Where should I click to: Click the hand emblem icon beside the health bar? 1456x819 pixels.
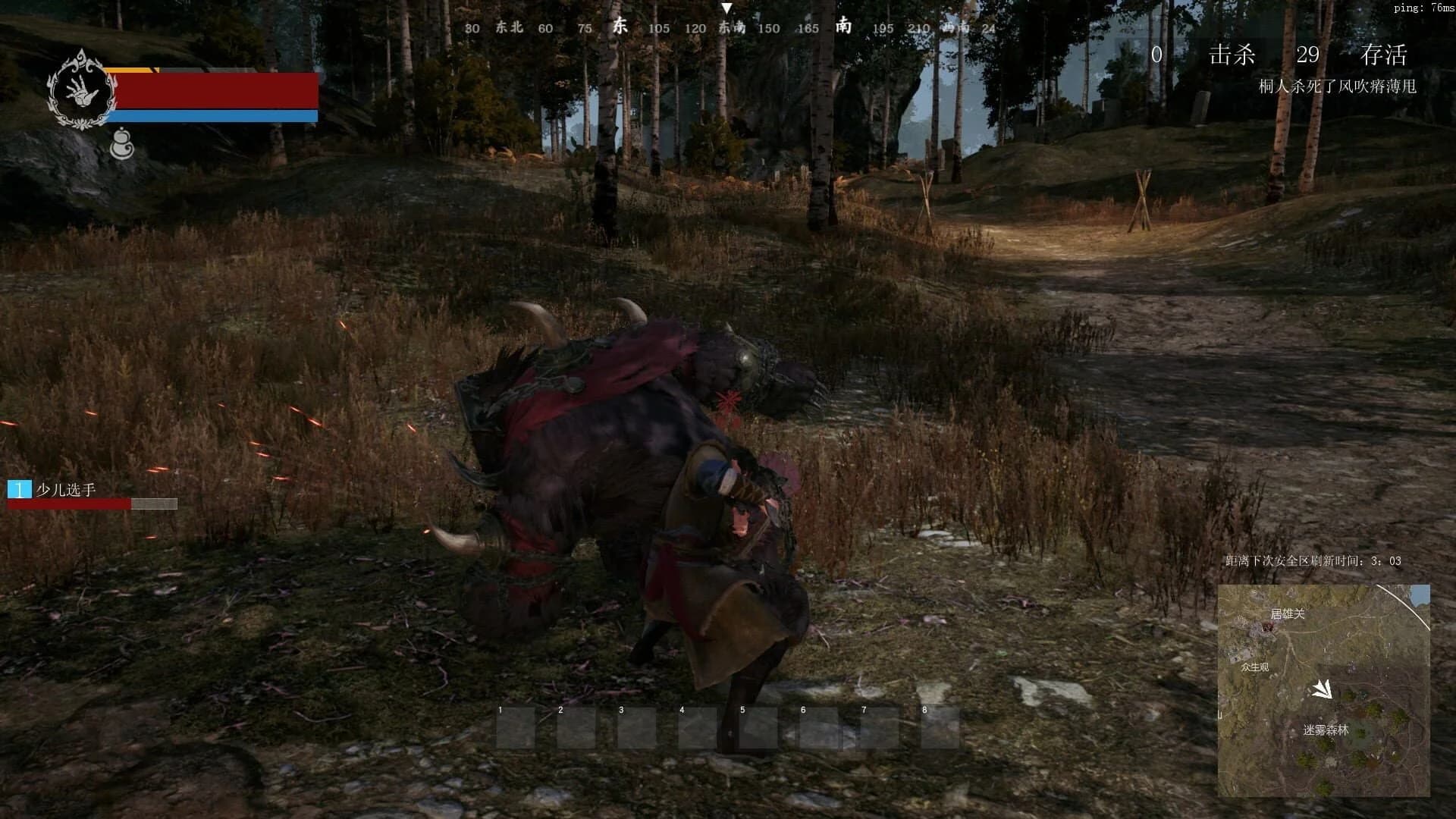click(x=81, y=91)
